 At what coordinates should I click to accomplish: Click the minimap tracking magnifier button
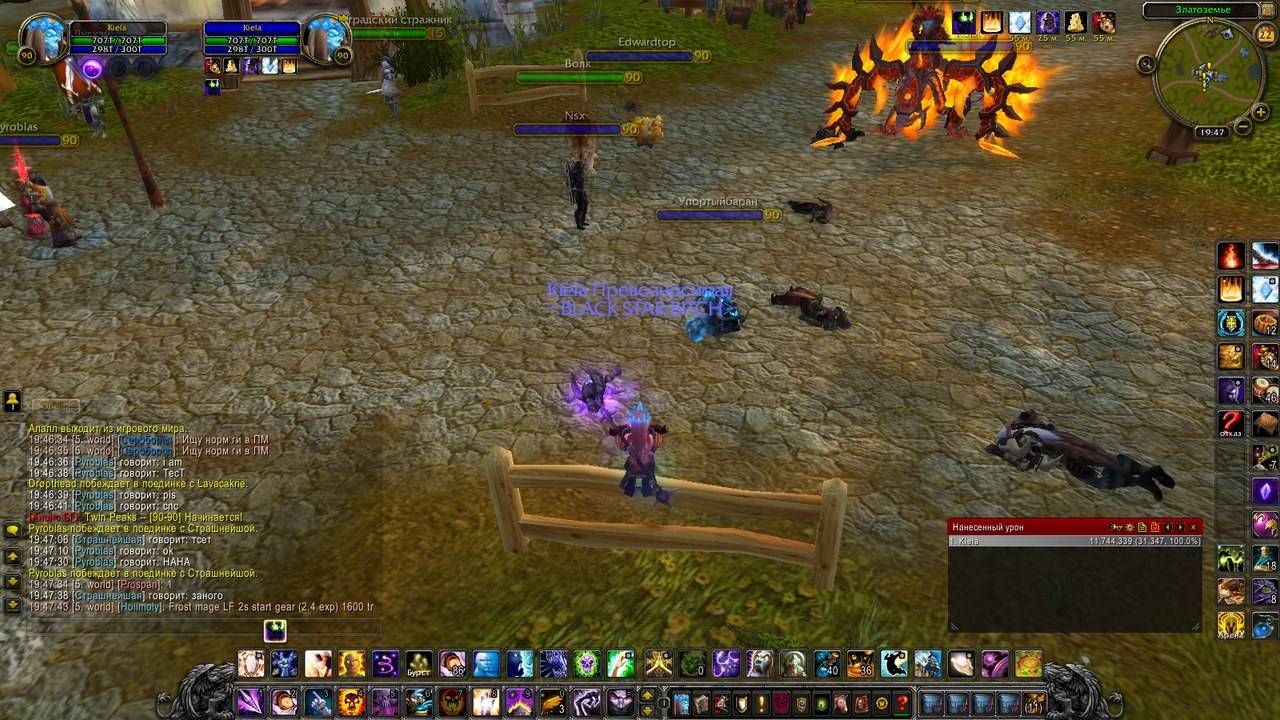pyautogui.click(x=1146, y=63)
